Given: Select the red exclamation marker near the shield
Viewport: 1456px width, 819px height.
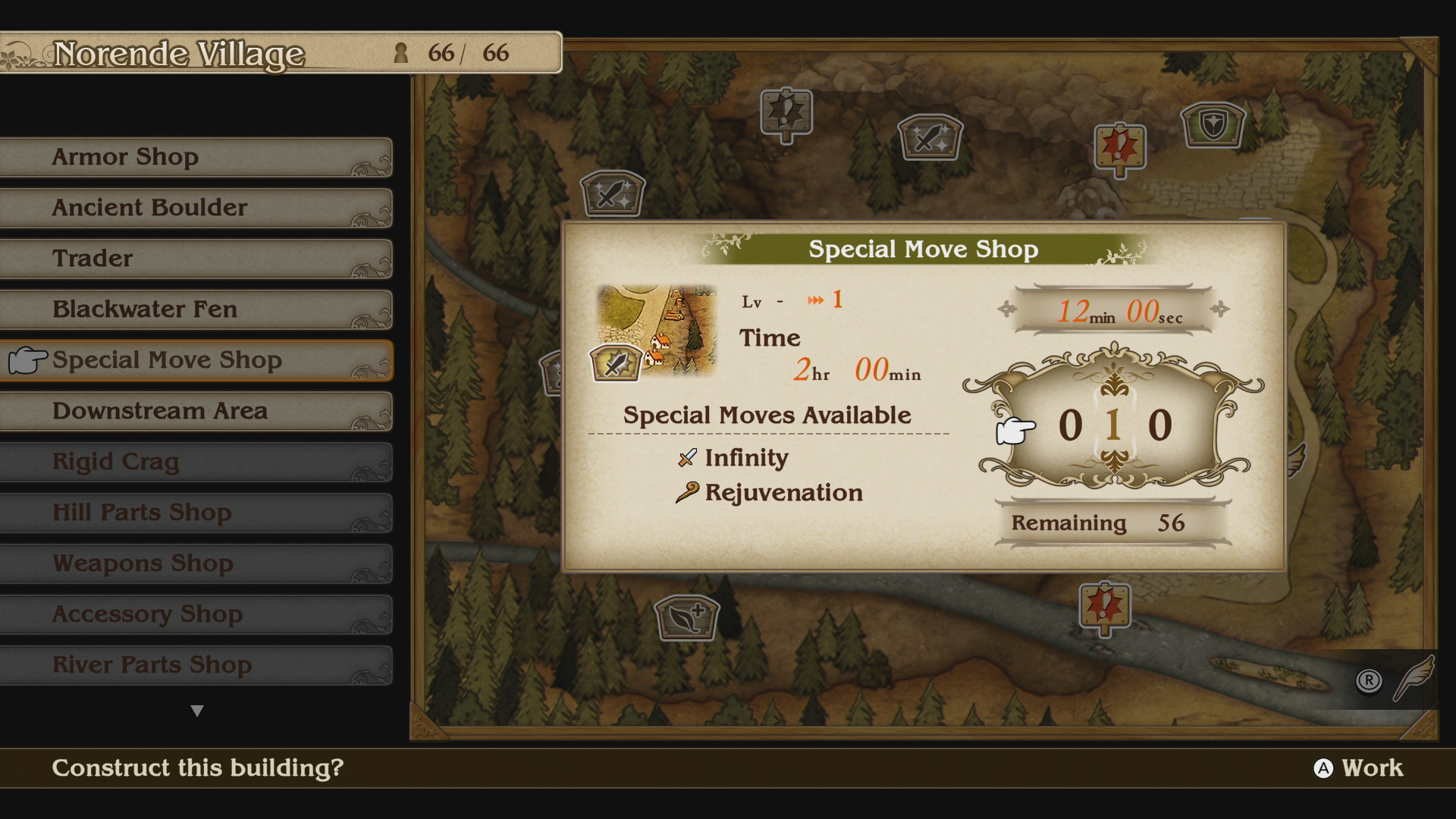Looking at the screenshot, I should click(x=1119, y=148).
